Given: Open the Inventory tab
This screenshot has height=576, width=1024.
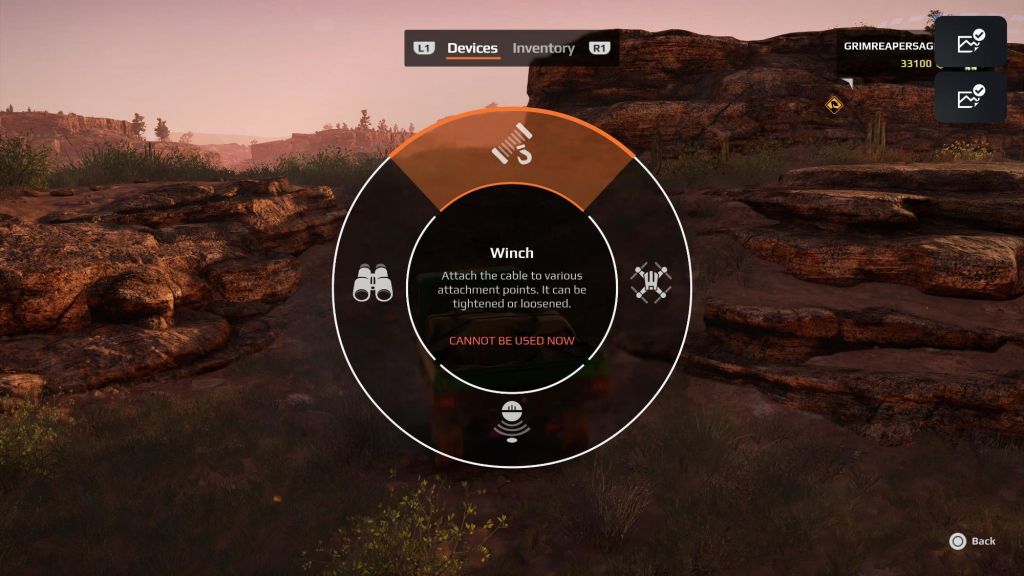Looking at the screenshot, I should pos(543,48).
